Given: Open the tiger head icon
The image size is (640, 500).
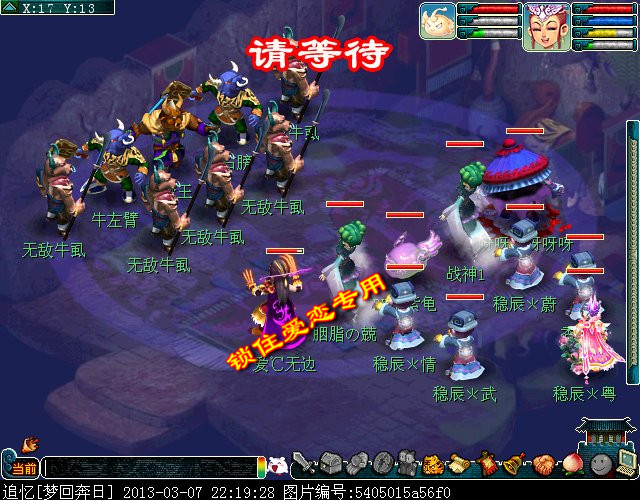Looking at the screenshot, I should (434, 464).
